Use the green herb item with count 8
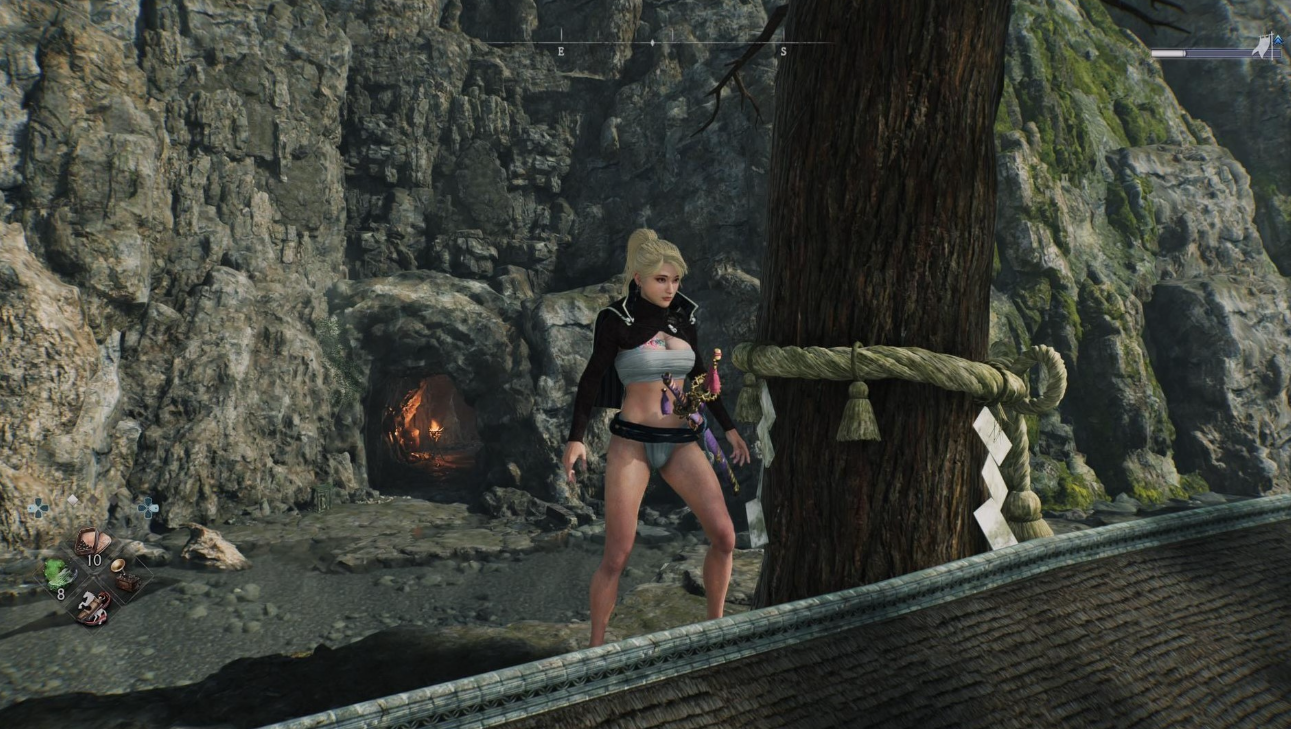 (x=58, y=574)
